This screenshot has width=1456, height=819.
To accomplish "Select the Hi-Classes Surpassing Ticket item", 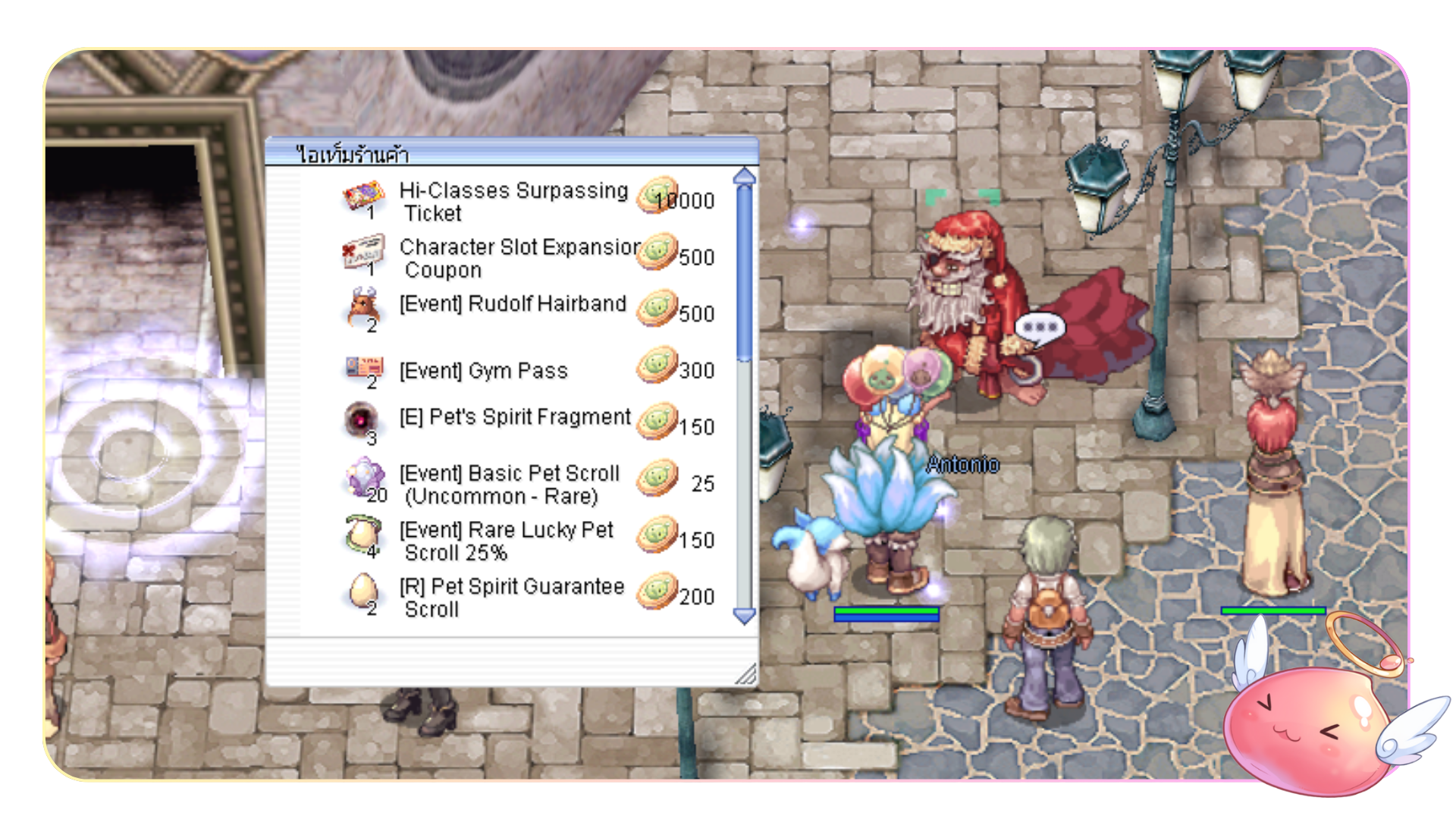I will pyautogui.click(x=513, y=201).
